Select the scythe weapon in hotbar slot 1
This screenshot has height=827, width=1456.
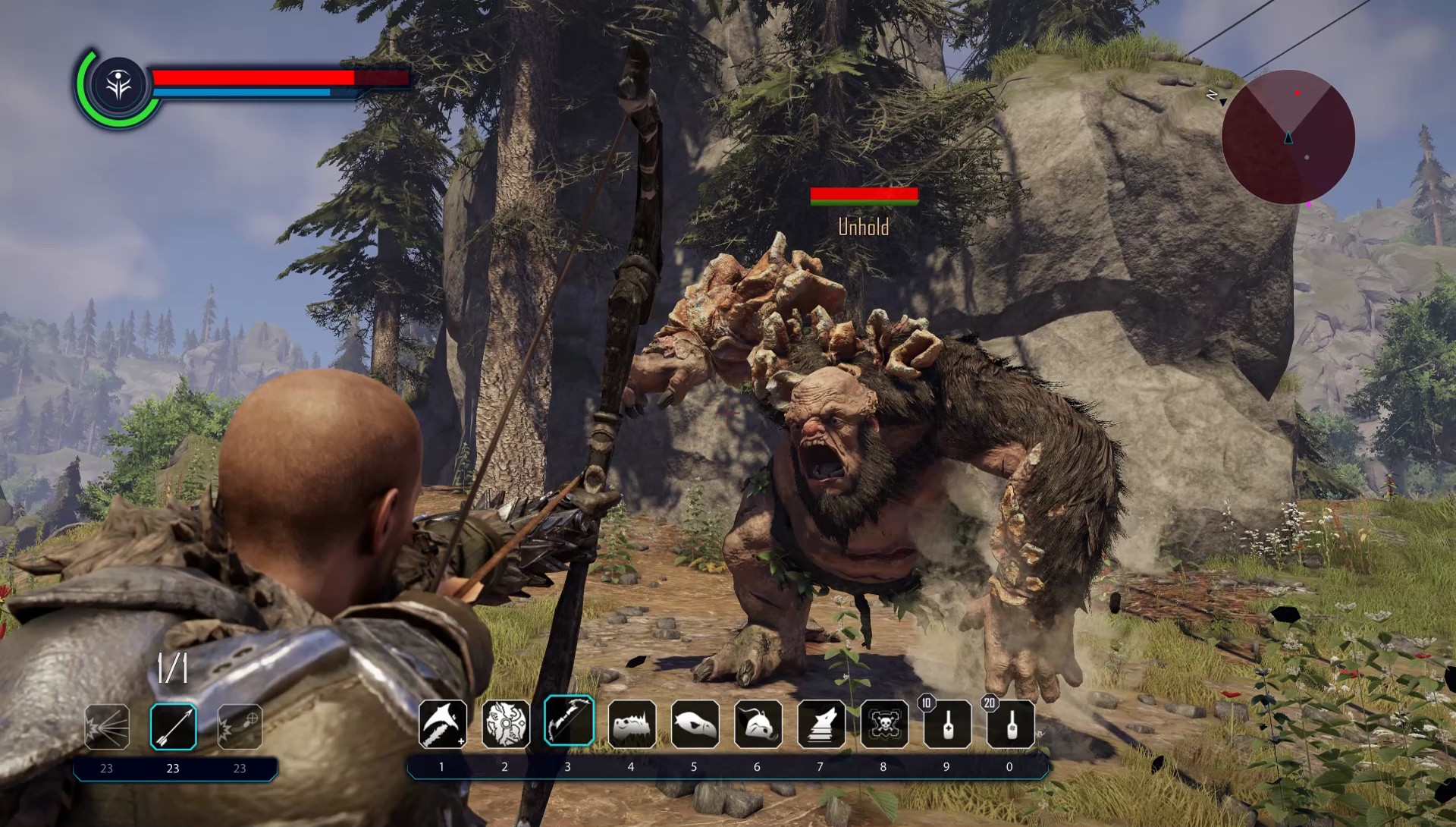click(x=442, y=724)
